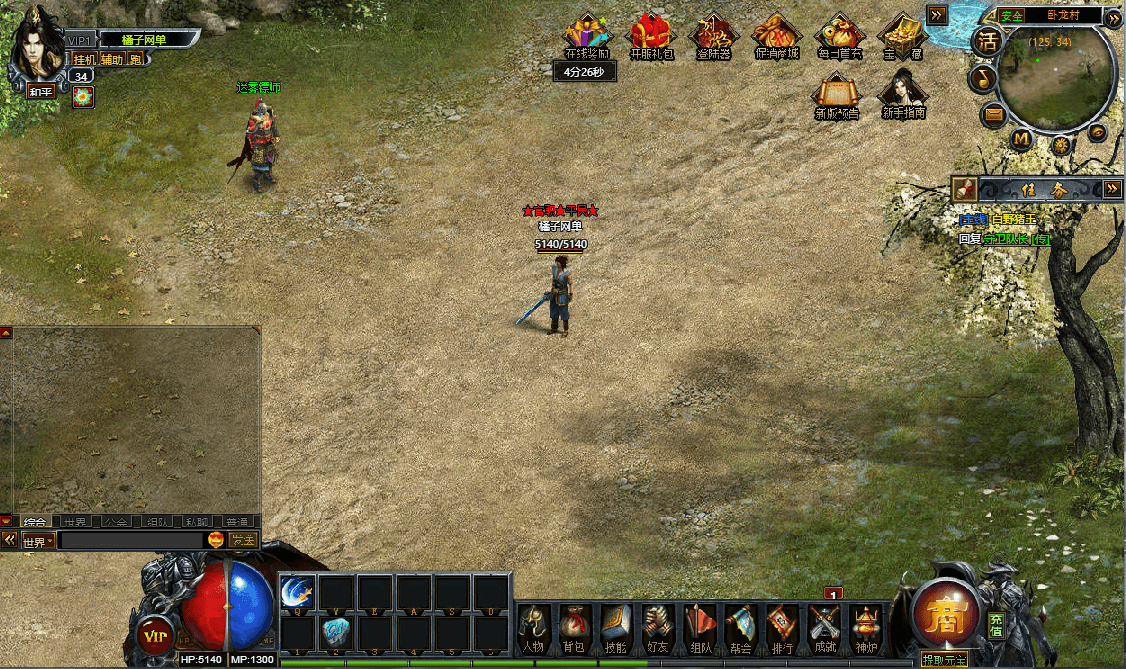
Task: Claim the 在线奖励 online reward gift
Action: [586, 36]
